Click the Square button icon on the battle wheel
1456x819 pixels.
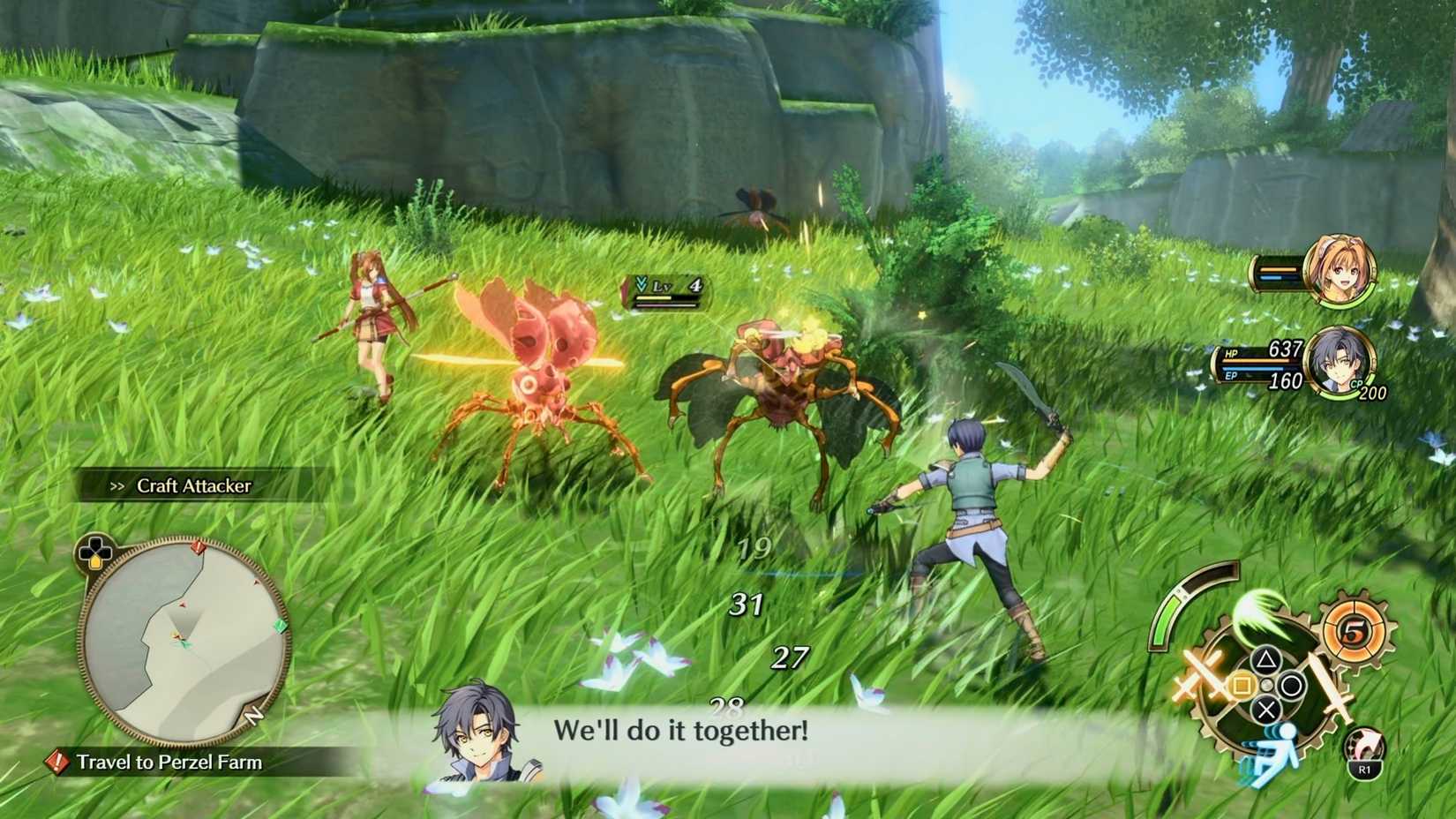click(1243, 682)
